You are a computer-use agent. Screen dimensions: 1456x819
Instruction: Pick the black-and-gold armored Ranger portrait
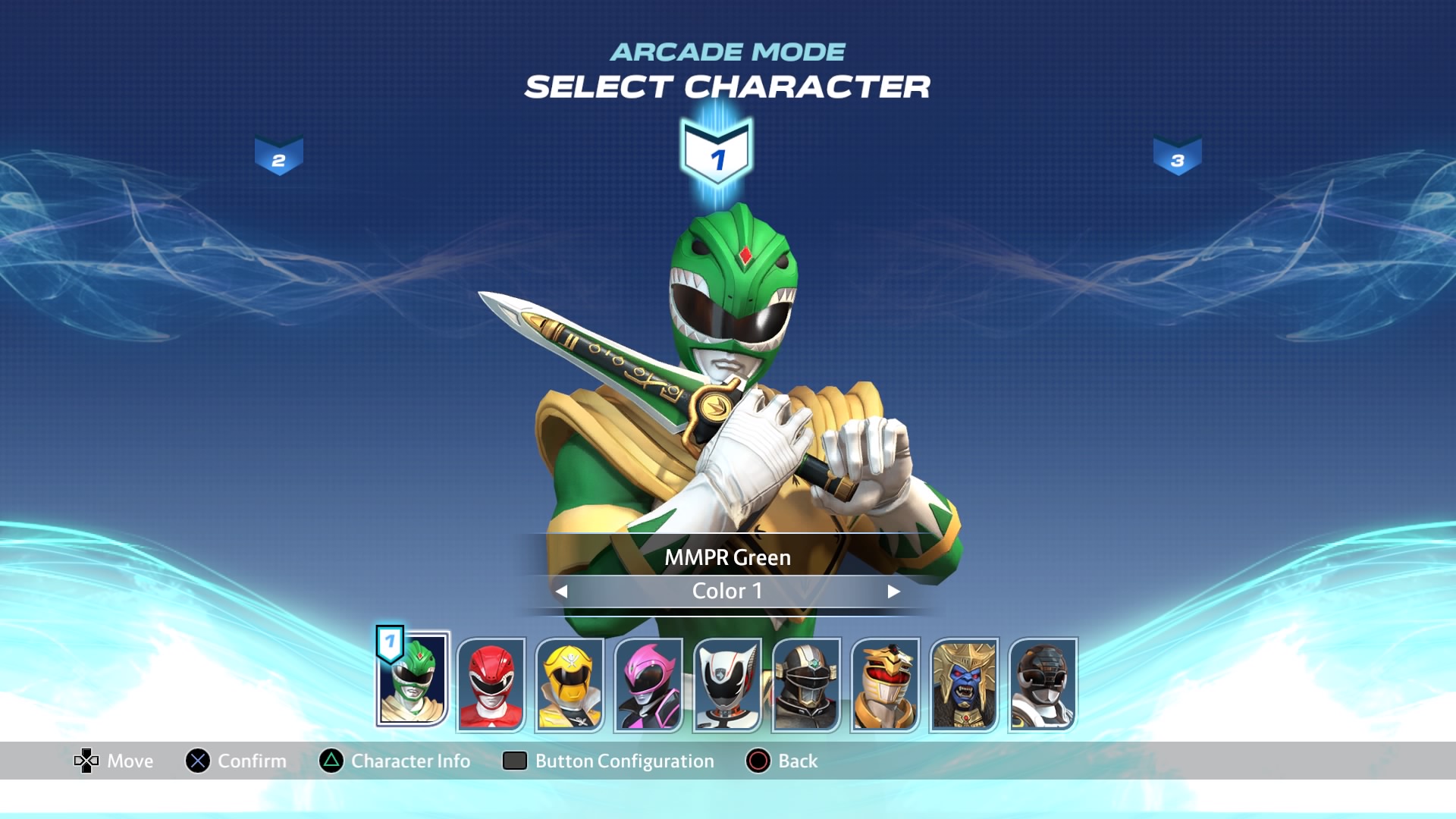coord(806,685)
